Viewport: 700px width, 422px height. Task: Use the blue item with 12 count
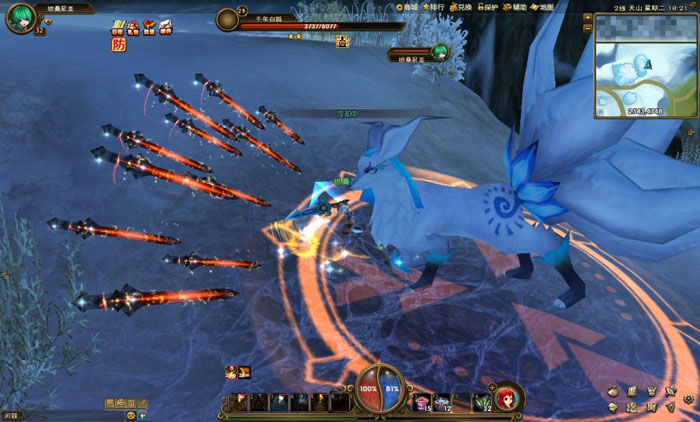click(442, 402)
